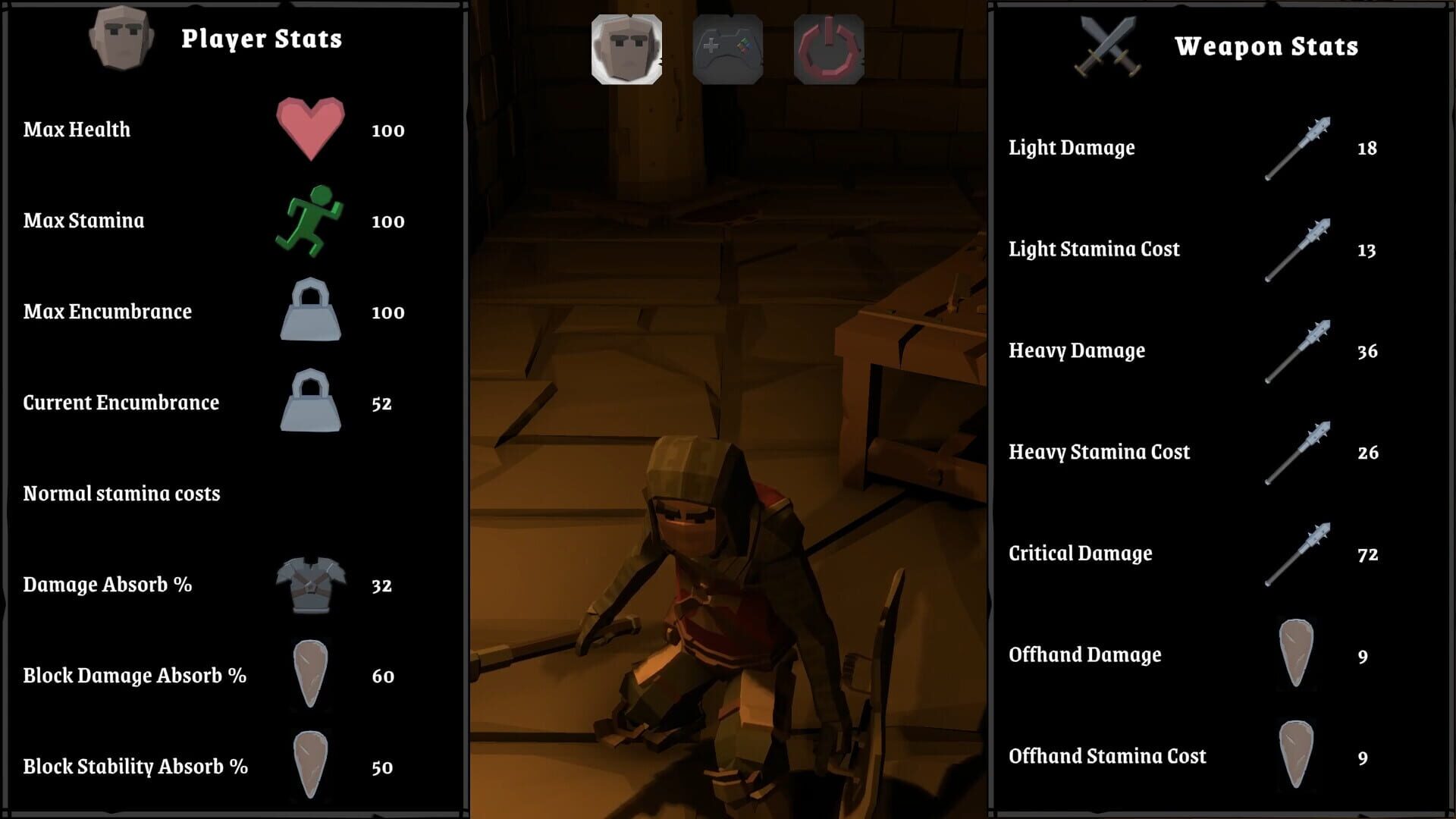Click the Block Stability Absorb shield icon
The height and width of the screenshot is (819, 1456).
click(x=309, y=766)
